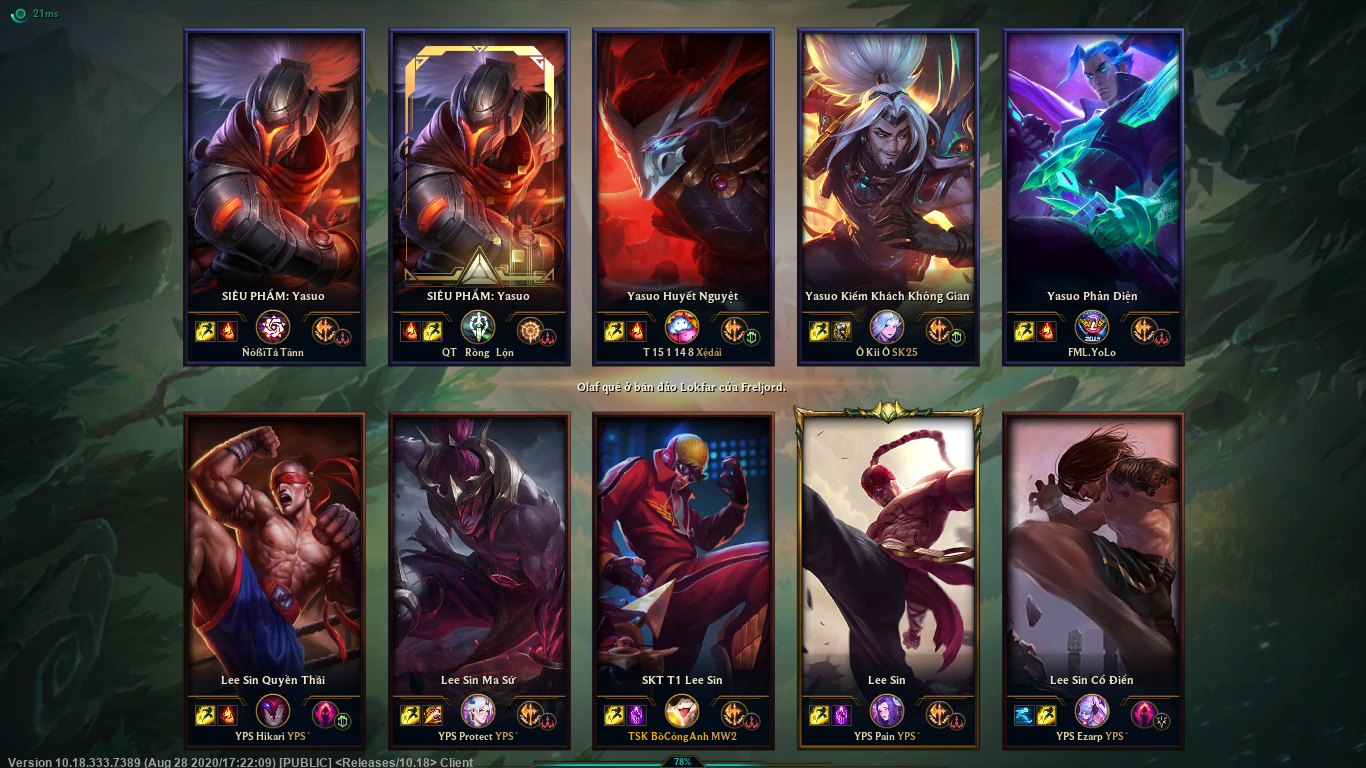Click TSK BòCôngAnh MW2's poro profile icon

point(680,713)
